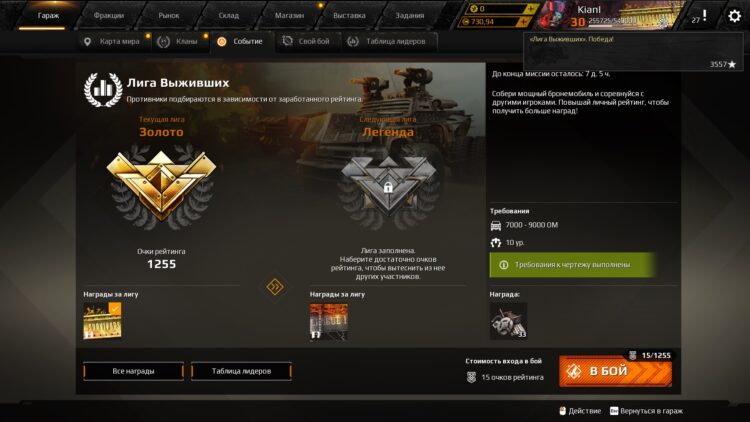This screenshot has width=750, height=422.
Task: Open the settings gear icon
Action: point(734,16)
